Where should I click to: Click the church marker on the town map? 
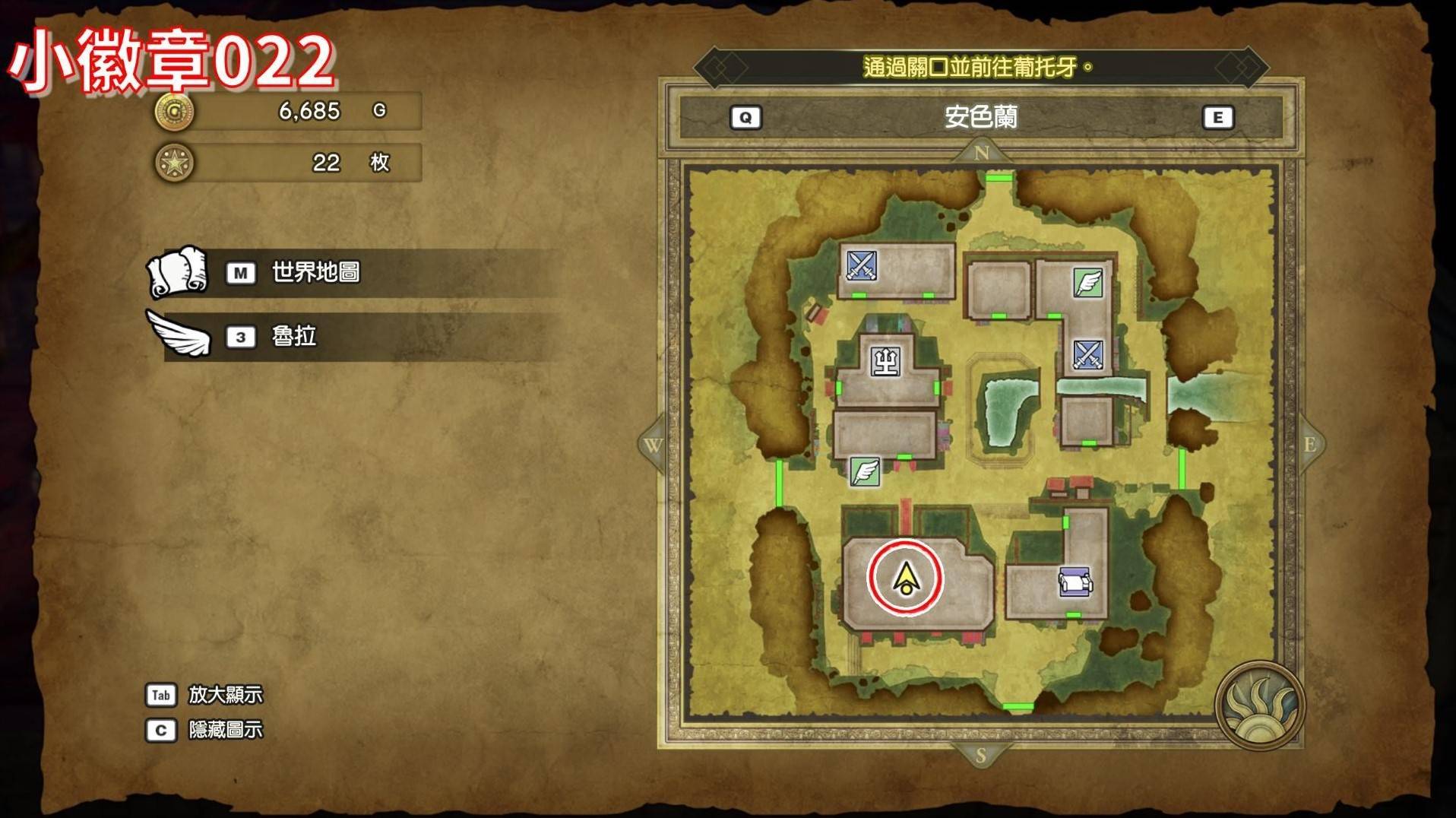click(x=886, y=360)
